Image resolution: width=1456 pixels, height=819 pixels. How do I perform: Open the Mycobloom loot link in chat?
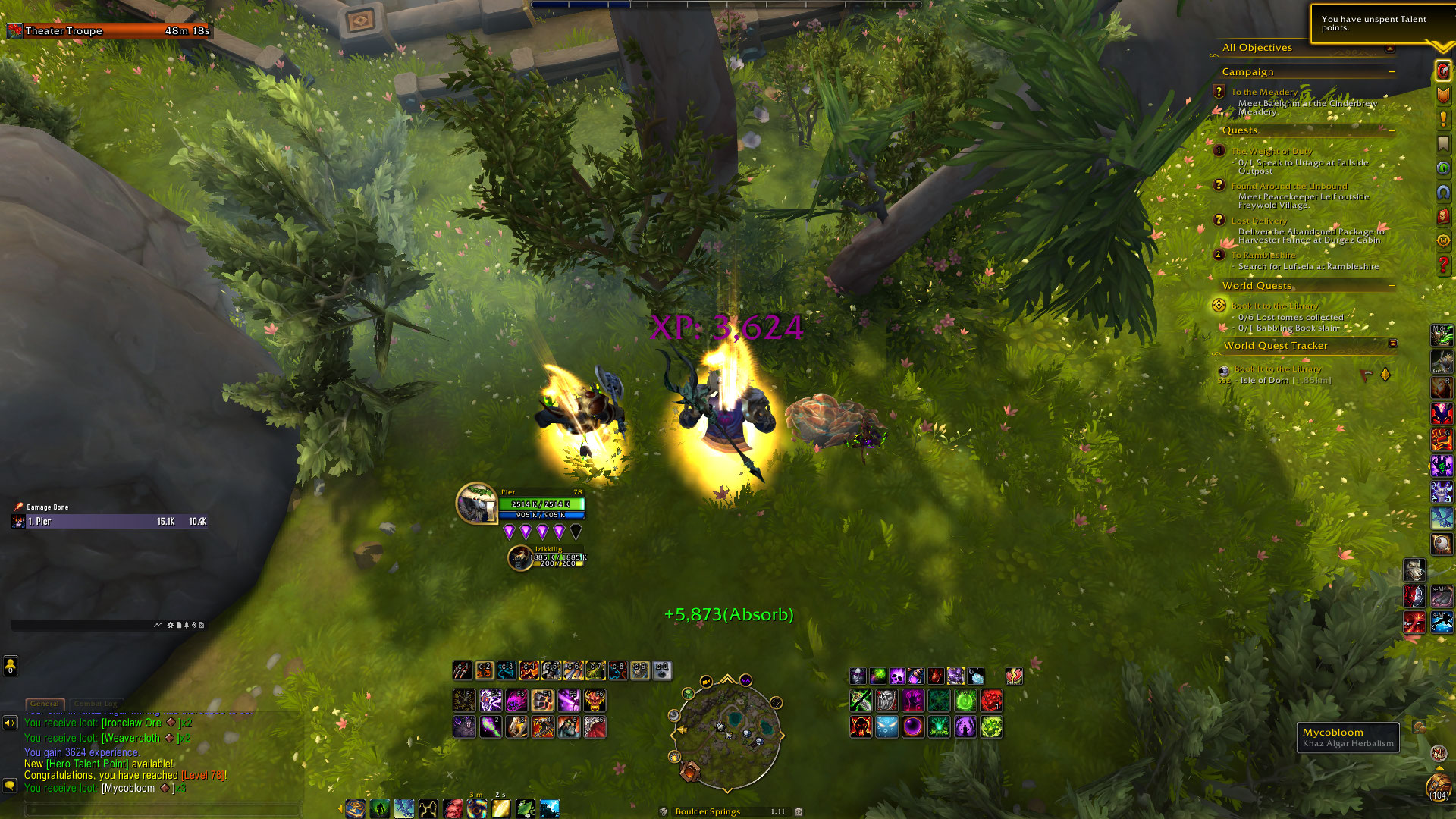[128, 789]
